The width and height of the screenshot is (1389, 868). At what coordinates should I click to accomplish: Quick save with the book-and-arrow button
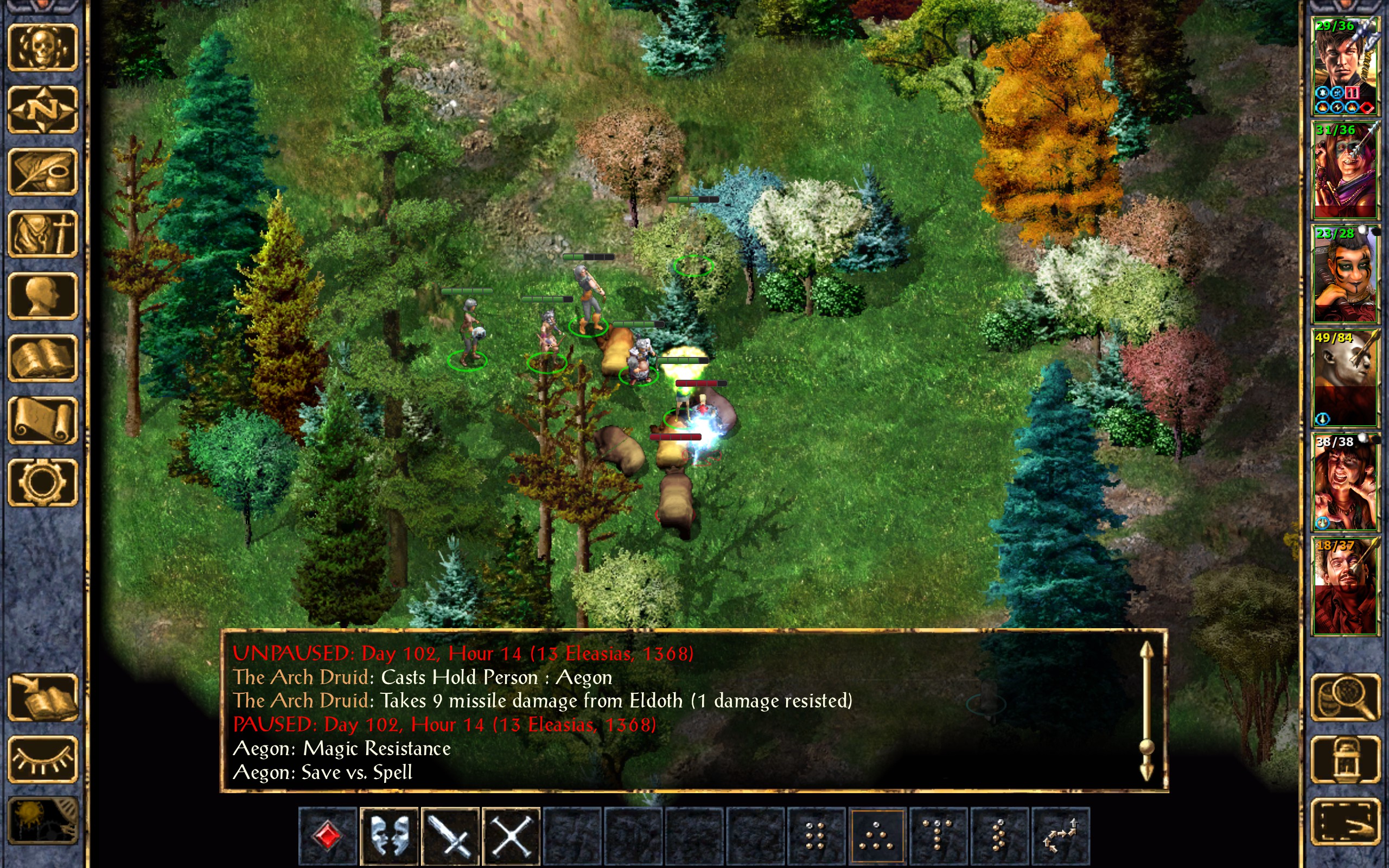(42, 698)
